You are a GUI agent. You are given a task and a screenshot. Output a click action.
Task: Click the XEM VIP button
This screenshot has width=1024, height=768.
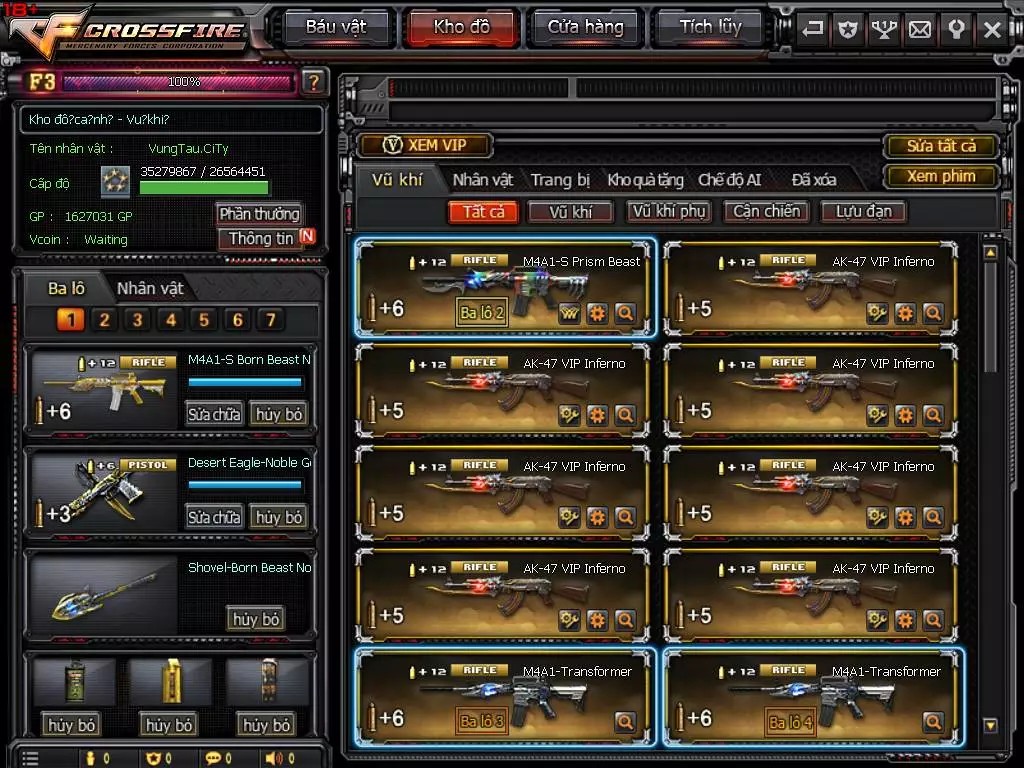click(426, 145)
